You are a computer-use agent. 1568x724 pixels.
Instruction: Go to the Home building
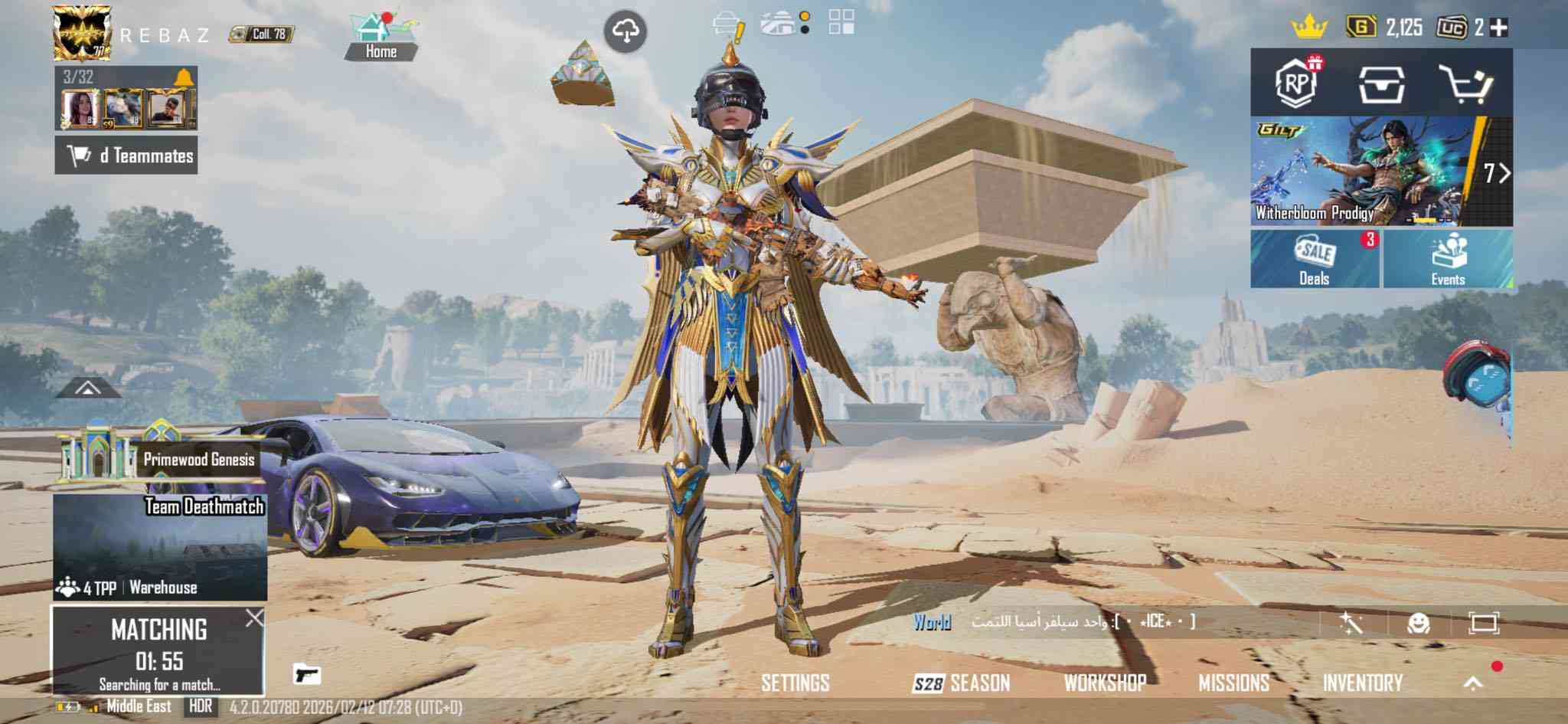point(381,37)
